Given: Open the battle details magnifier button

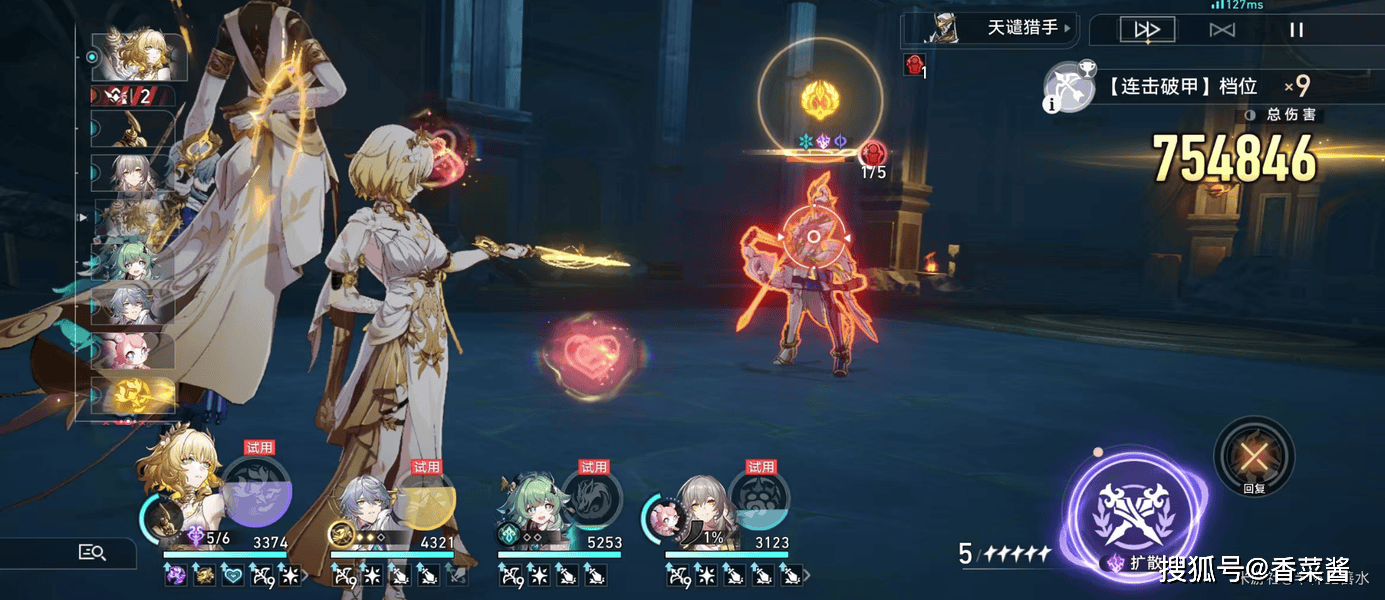Looking at the screenshot, I should [x=92, y=552].
